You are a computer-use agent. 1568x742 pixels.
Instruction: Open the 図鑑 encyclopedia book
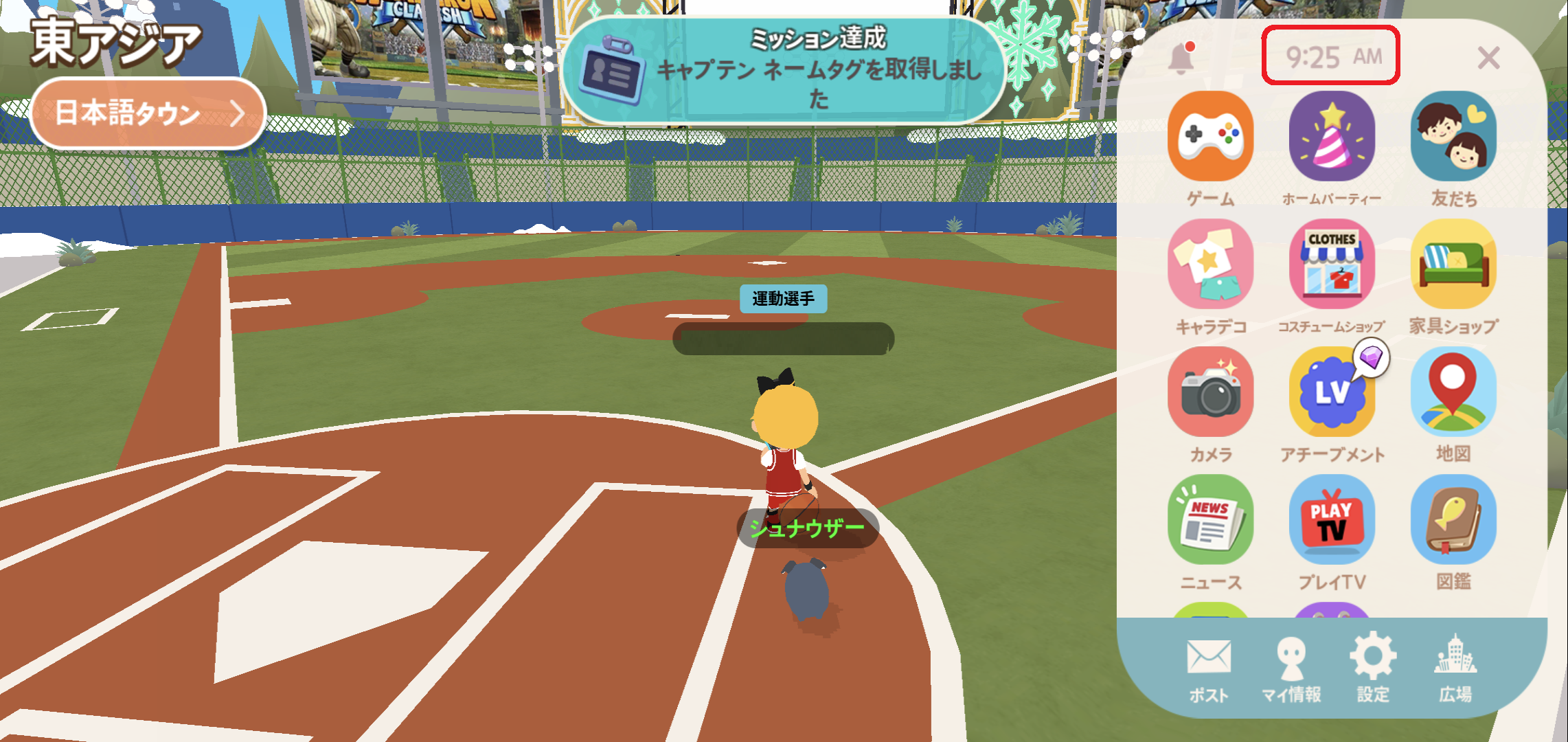1453,520
